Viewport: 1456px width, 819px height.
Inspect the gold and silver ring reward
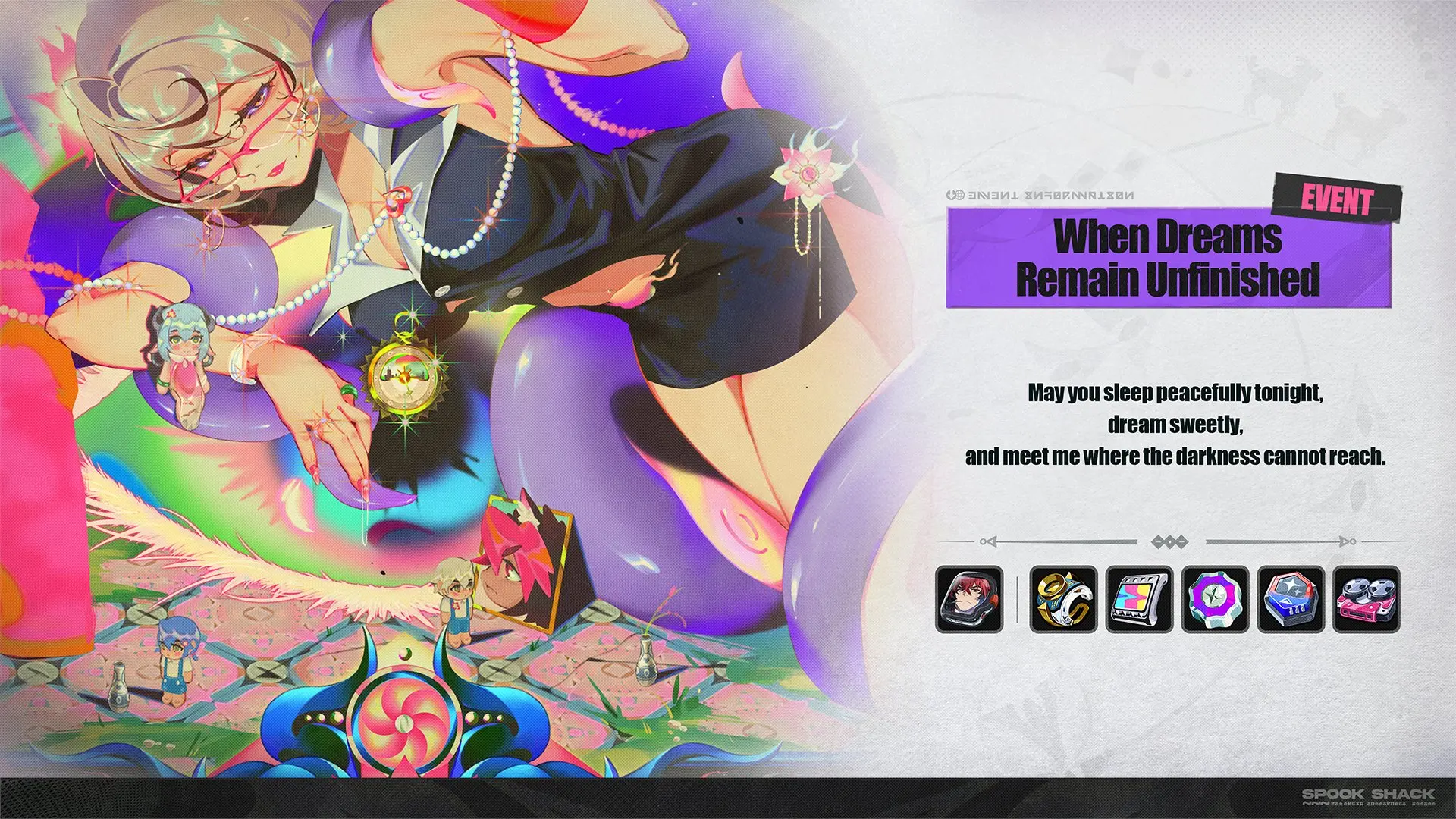point(1063,599)
